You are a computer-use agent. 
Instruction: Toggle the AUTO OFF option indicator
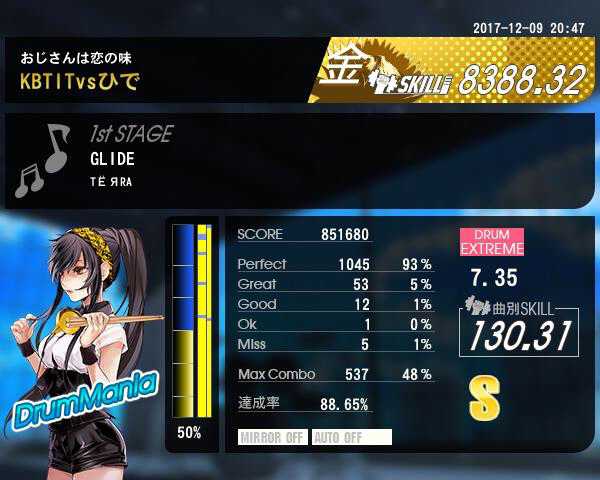pyautogui.click(x=351, y=437)
